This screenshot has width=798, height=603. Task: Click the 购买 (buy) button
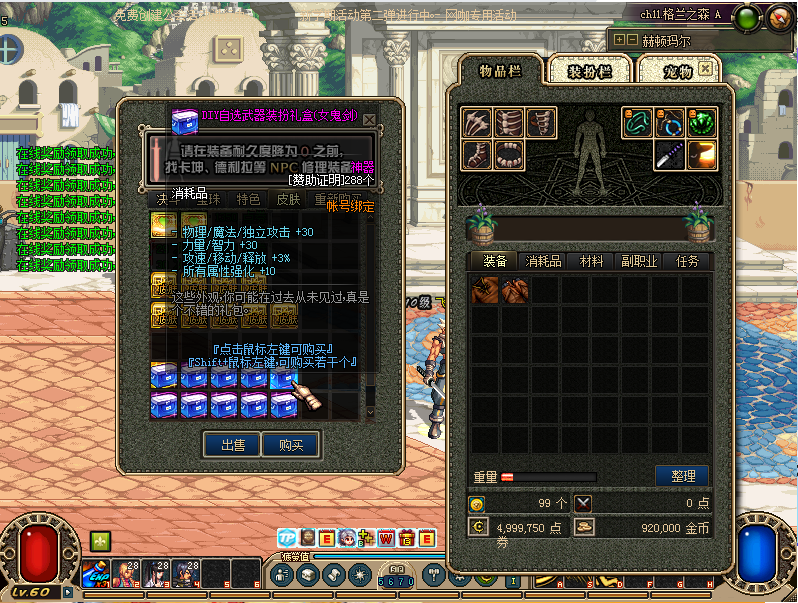click(x=291, y=445)
